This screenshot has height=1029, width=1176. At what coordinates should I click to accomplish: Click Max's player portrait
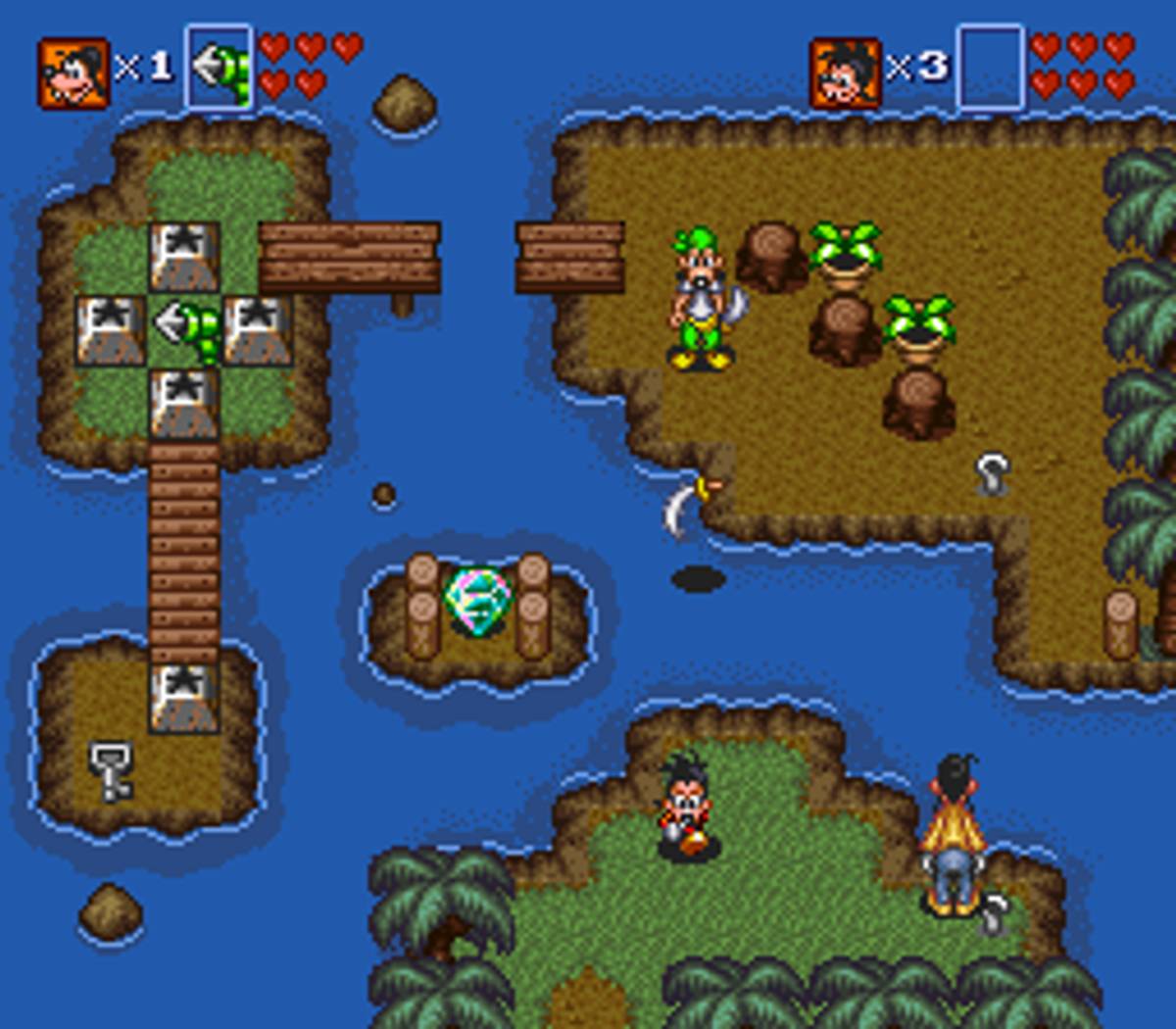click(x=845, y=72)
